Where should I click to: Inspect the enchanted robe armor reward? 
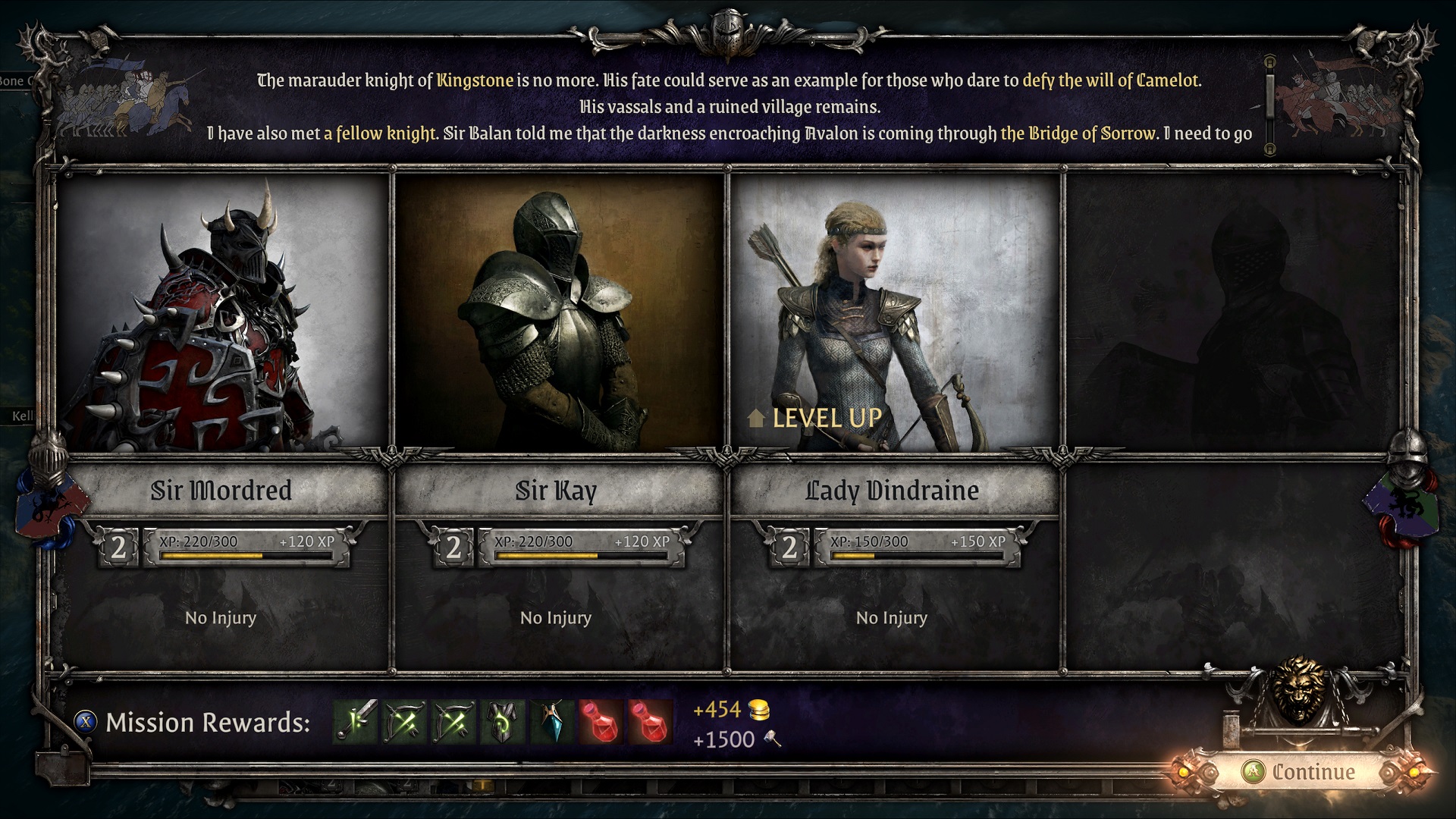[x=502, y=721]
